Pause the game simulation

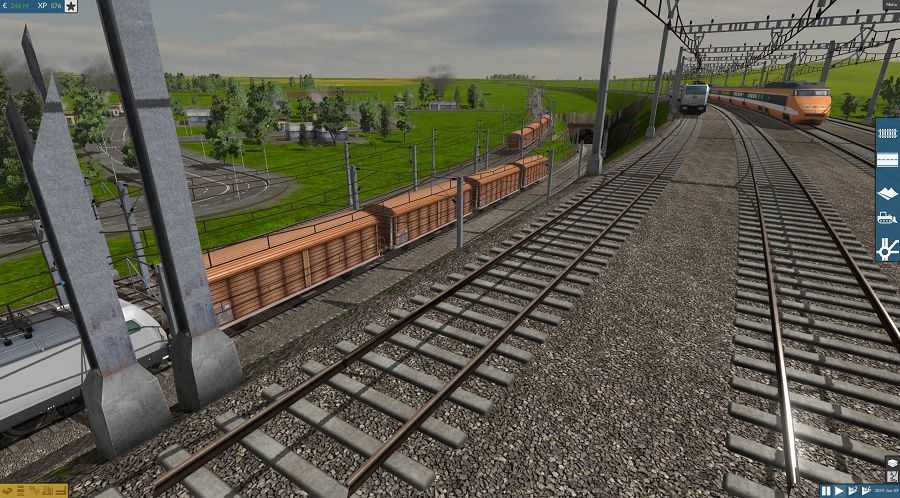tap(826, 491)
